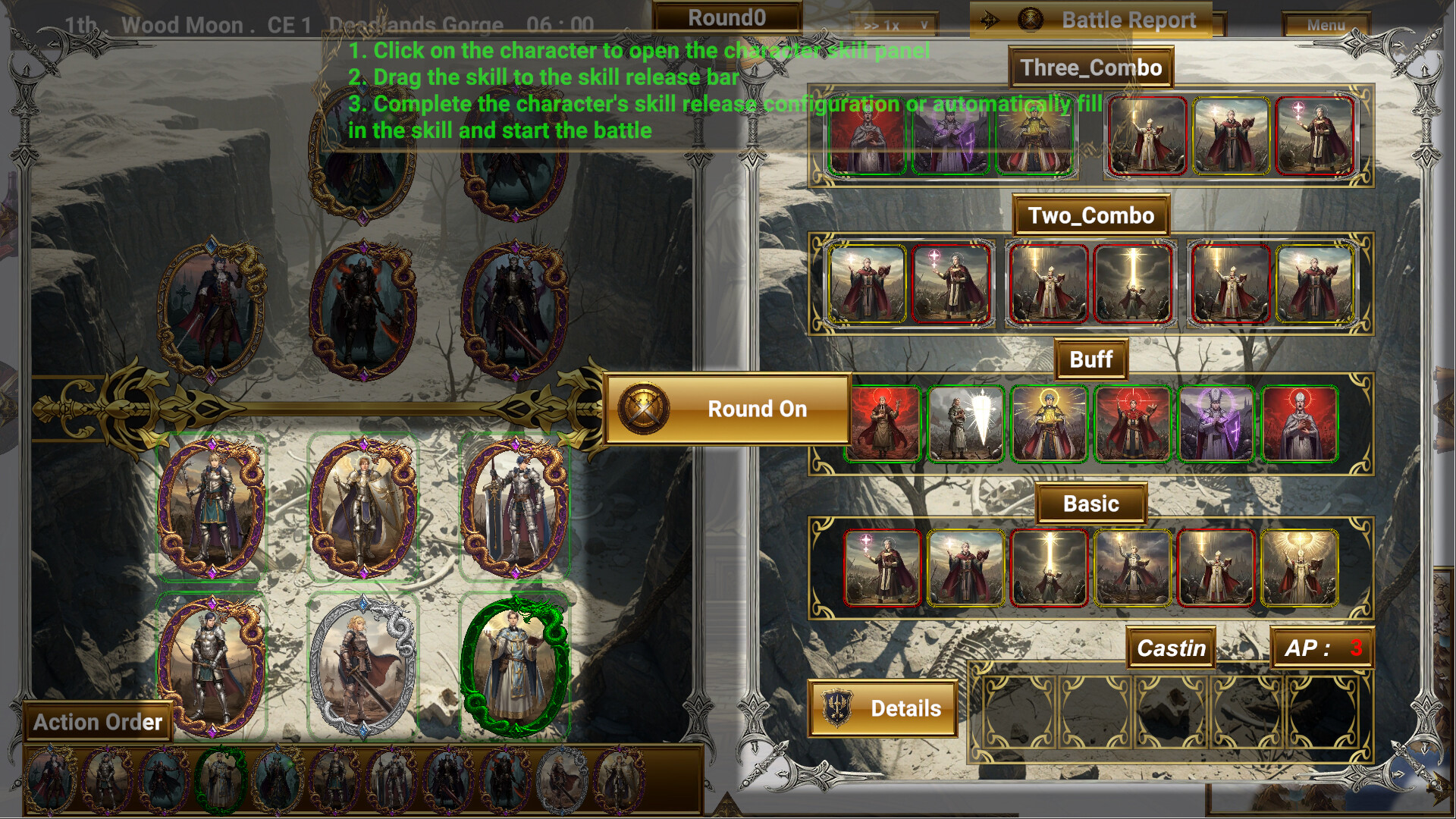
Task: Select the first red-framed skill in Three_Combo
Action: [x=1147, y=136]
